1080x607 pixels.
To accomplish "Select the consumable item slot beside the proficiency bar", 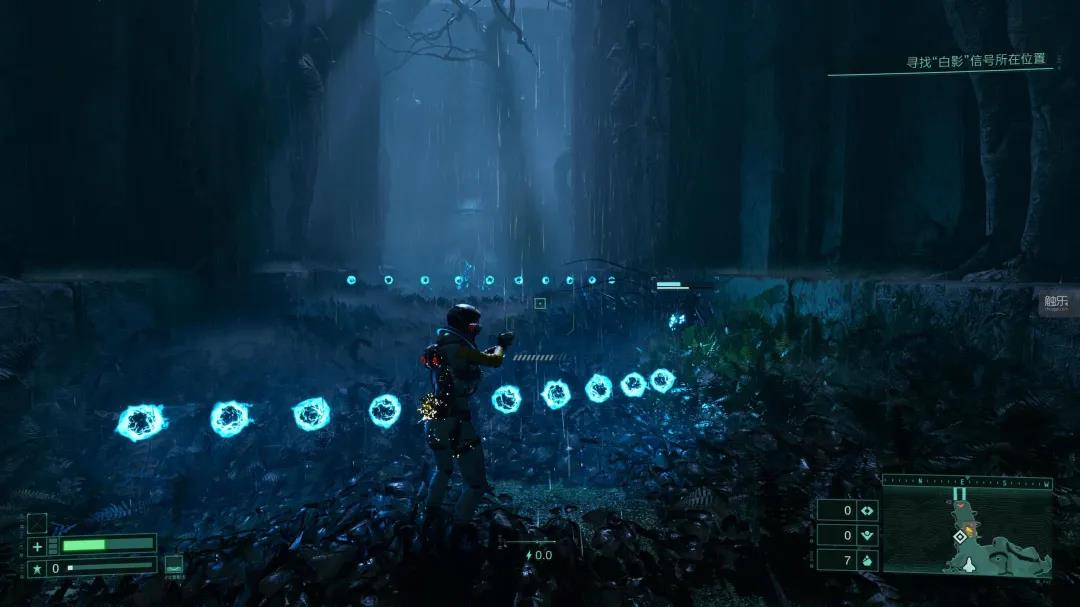I will pos(174,566).
